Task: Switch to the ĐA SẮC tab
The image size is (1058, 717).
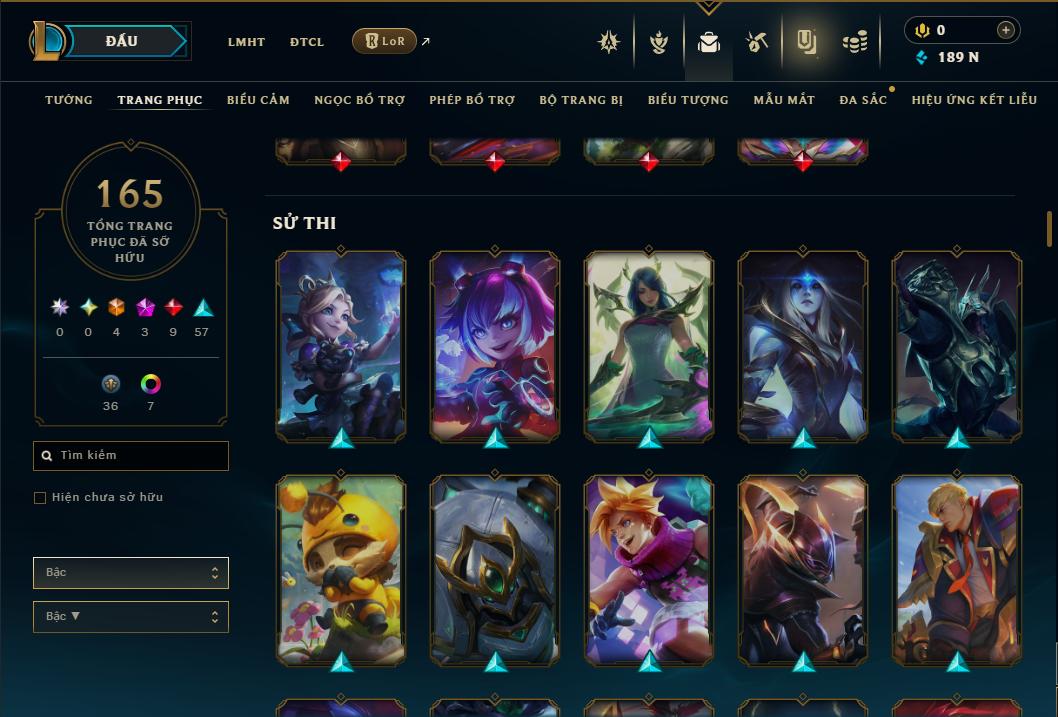Action: pos(863,100)
